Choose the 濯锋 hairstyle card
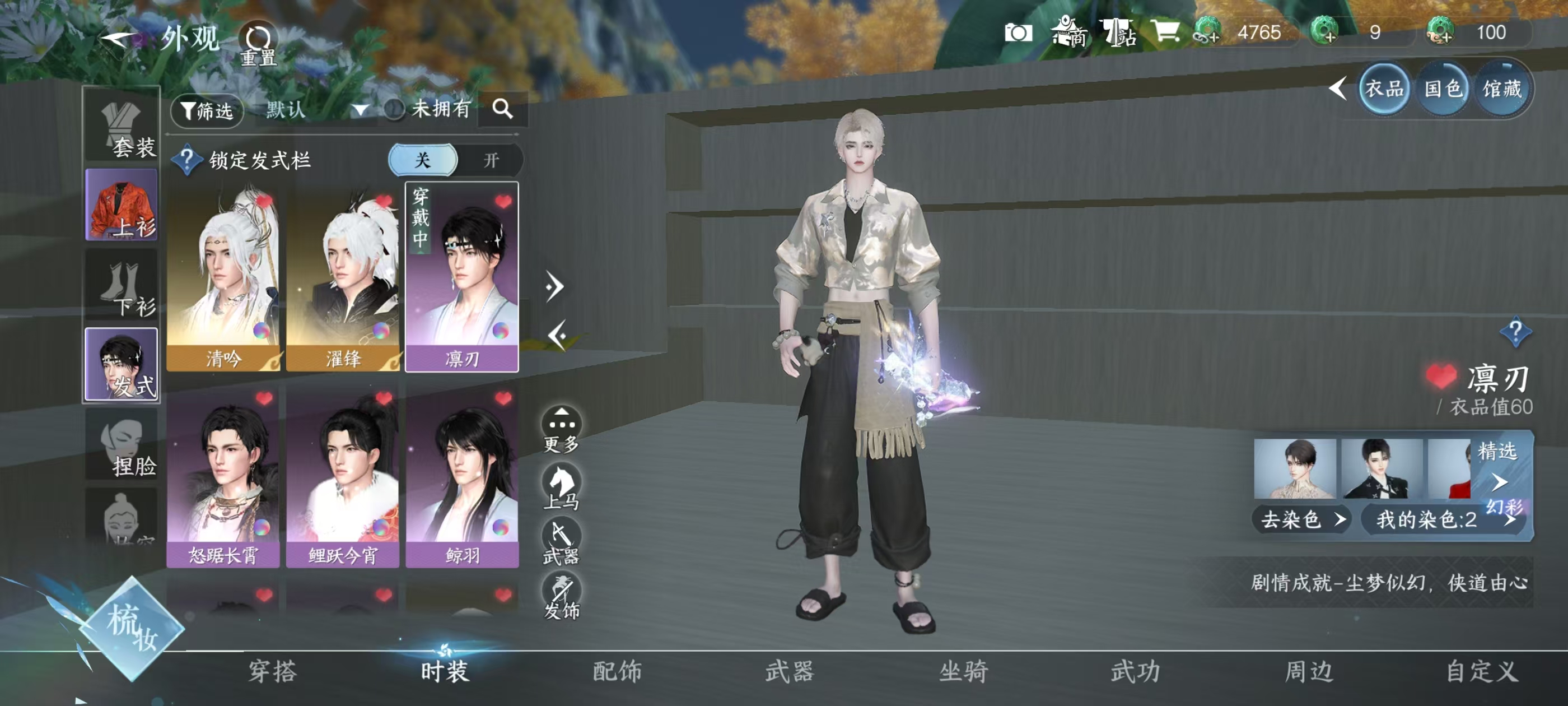1568x706 pixels. tap(342, 277)
